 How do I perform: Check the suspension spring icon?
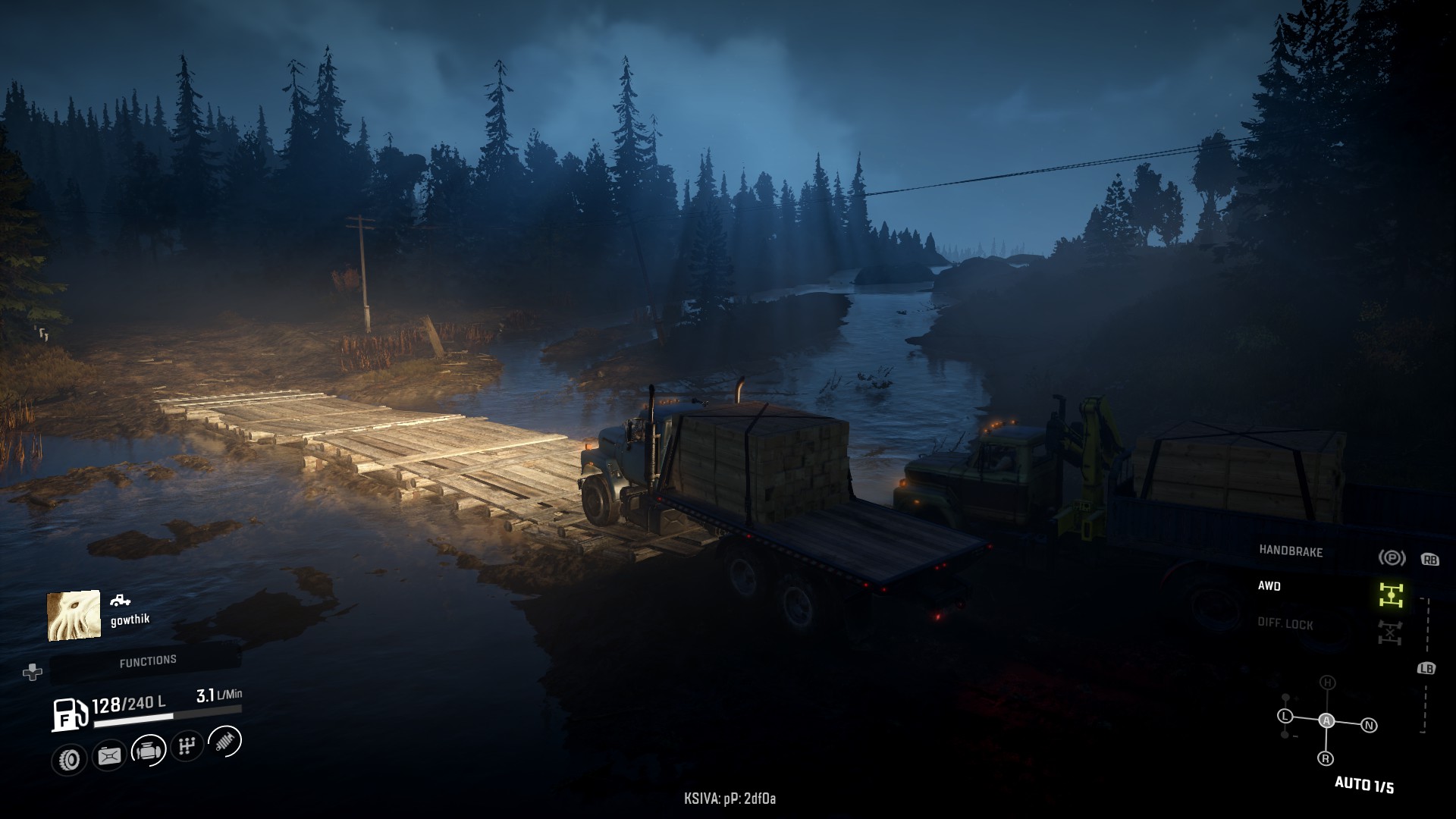point(224,741)
